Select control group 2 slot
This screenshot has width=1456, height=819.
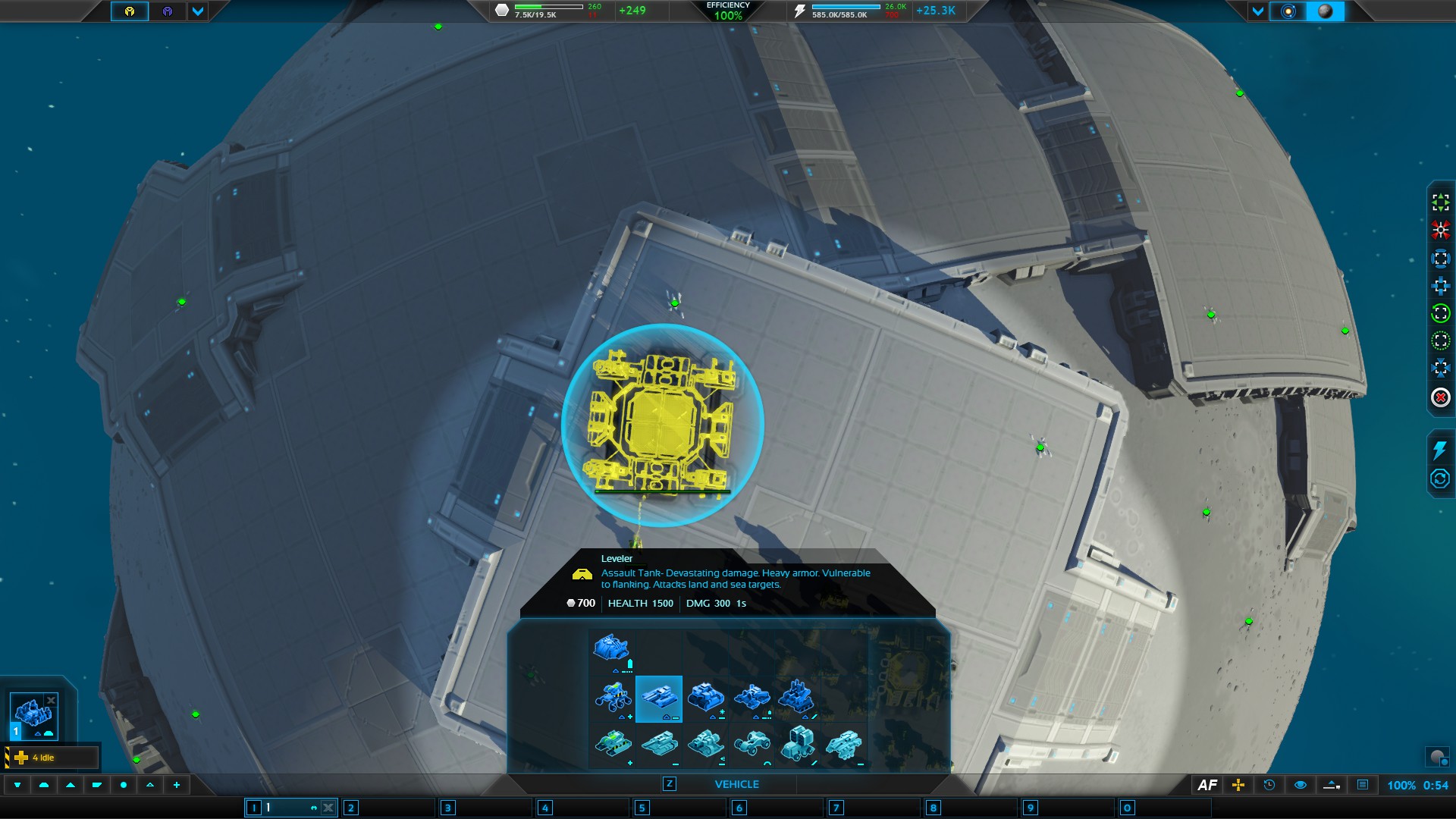point(351,808)
